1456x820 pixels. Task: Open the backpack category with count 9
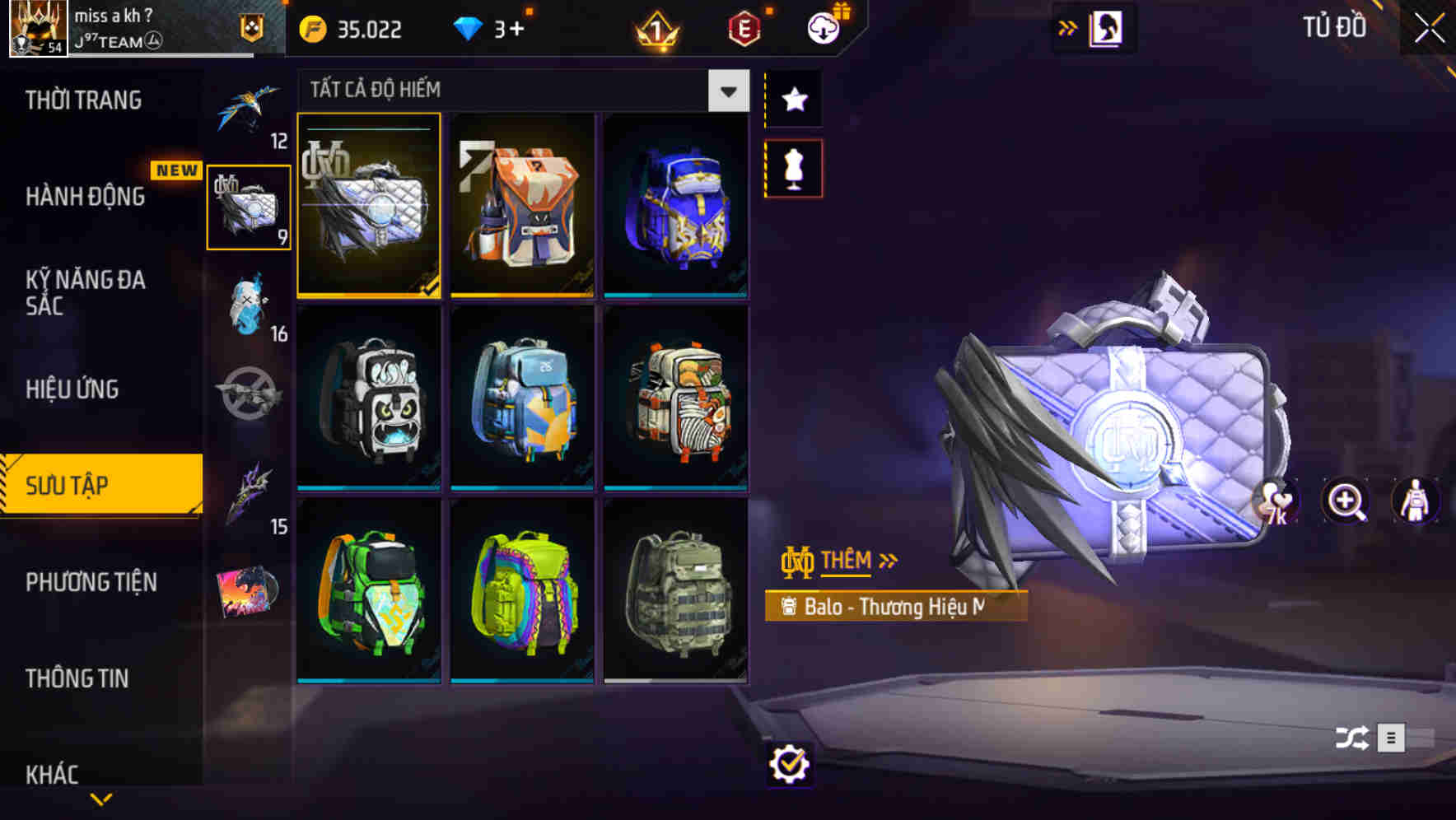[x=250, y=206]
